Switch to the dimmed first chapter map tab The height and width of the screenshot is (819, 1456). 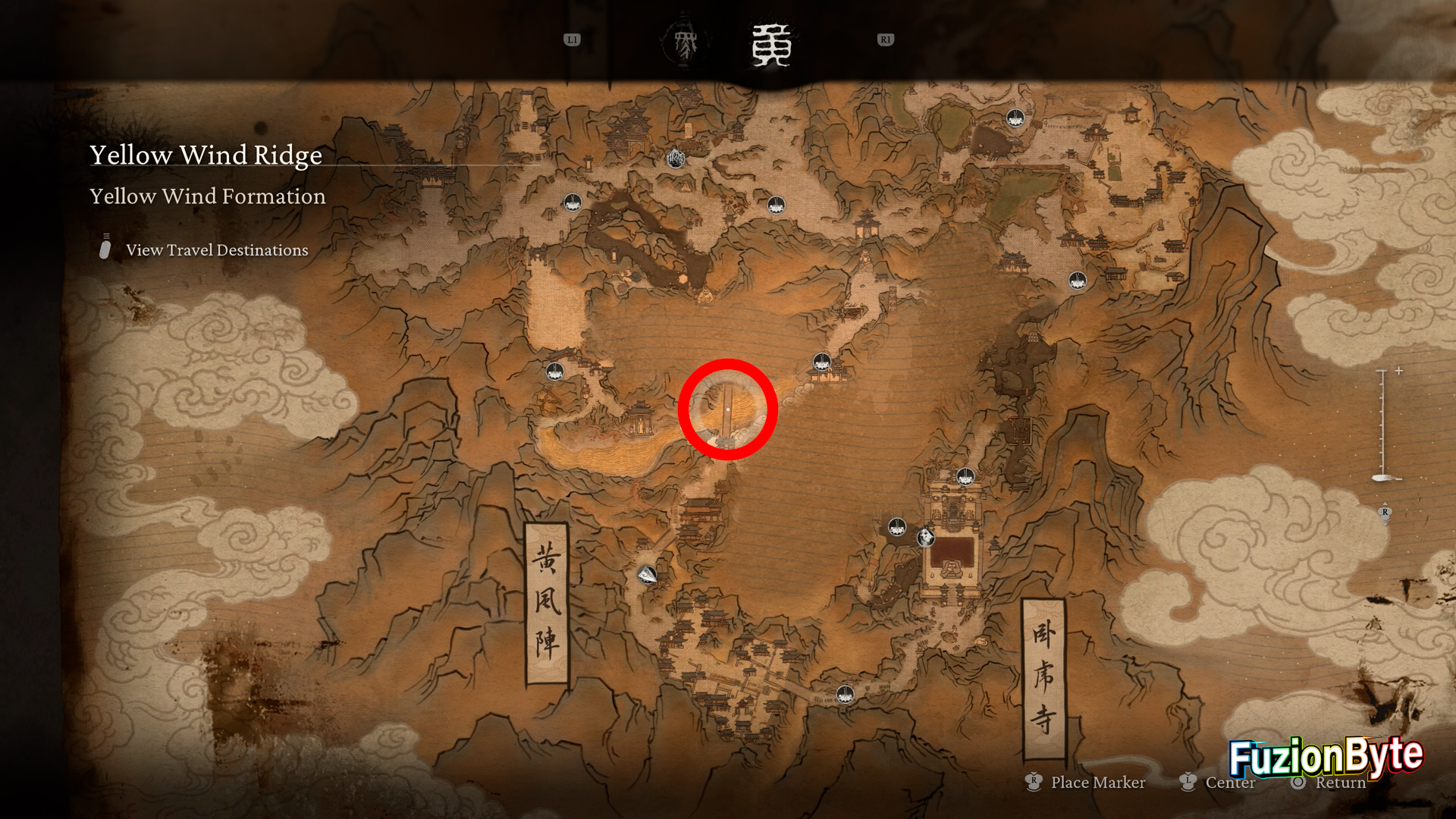[x=686, y=45]
